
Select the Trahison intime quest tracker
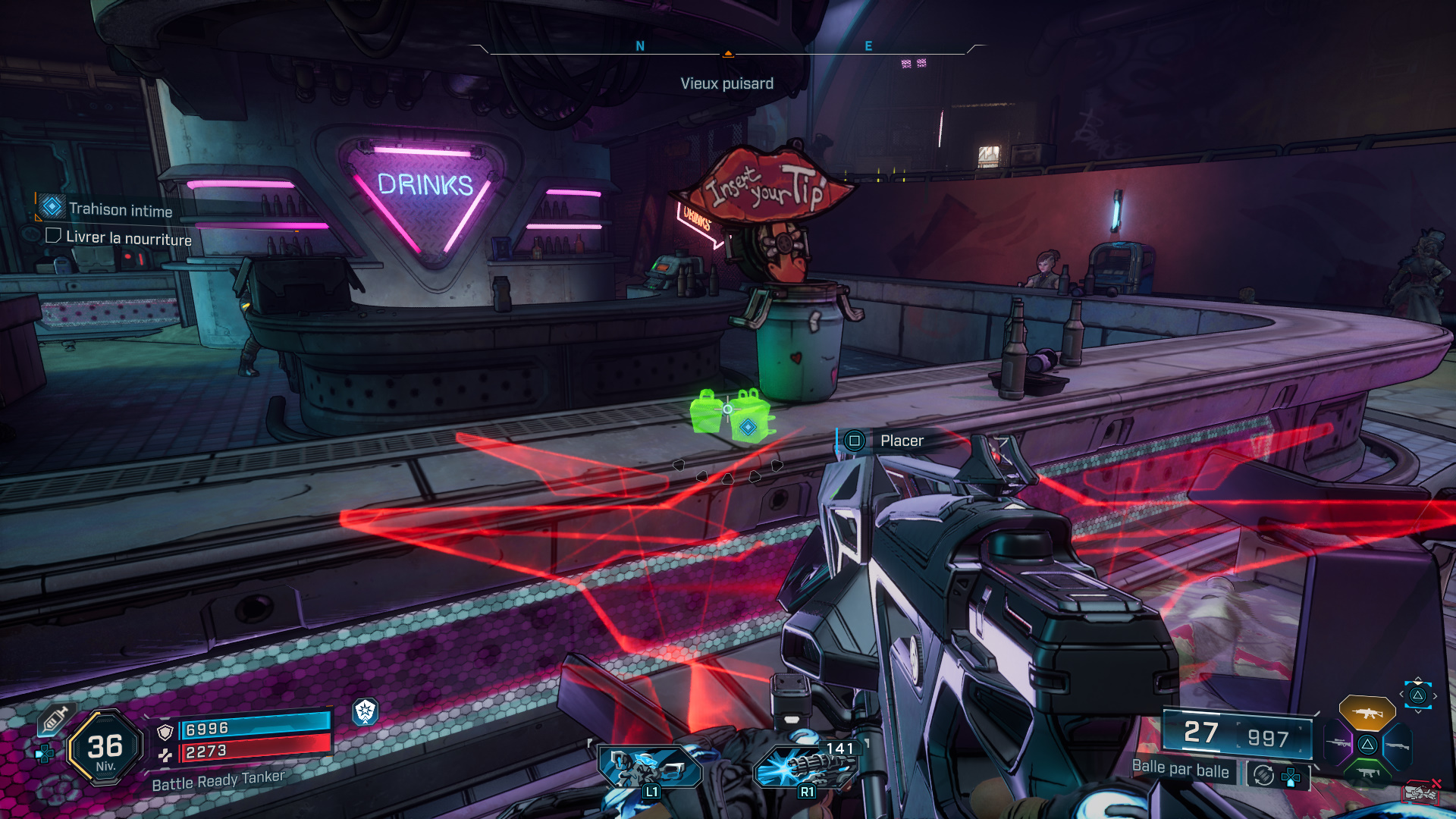(120, 209)
